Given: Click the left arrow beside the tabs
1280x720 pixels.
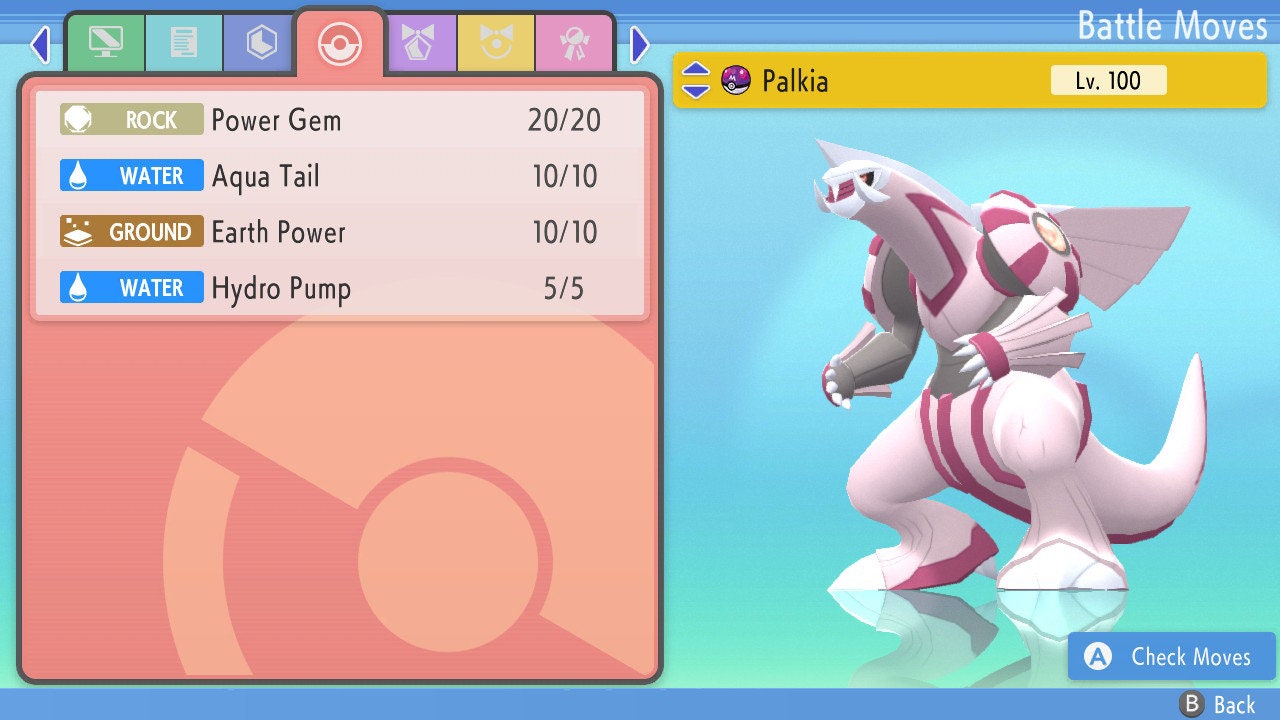Looking at the screenshot, I should (40, 44).
